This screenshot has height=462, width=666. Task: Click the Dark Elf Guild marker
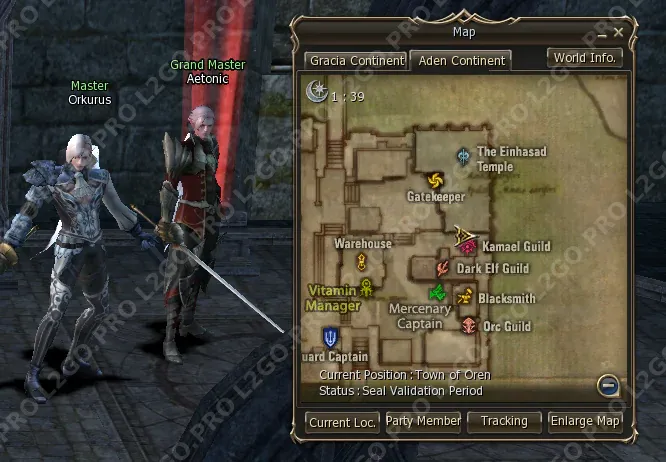pos(442,268)
